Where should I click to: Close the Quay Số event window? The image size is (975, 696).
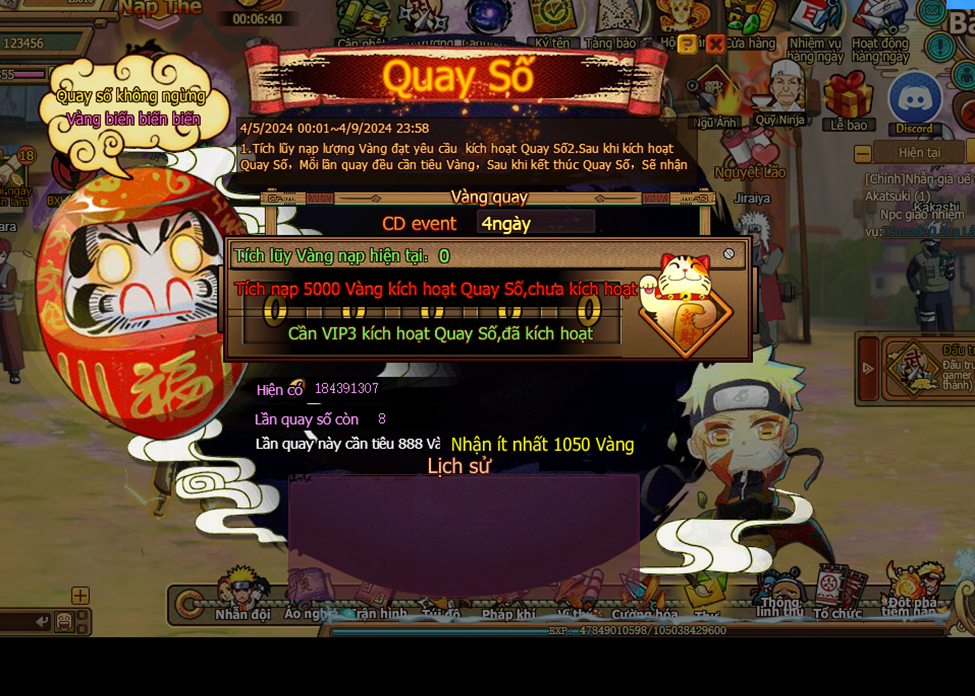click(x=715, y=44)
